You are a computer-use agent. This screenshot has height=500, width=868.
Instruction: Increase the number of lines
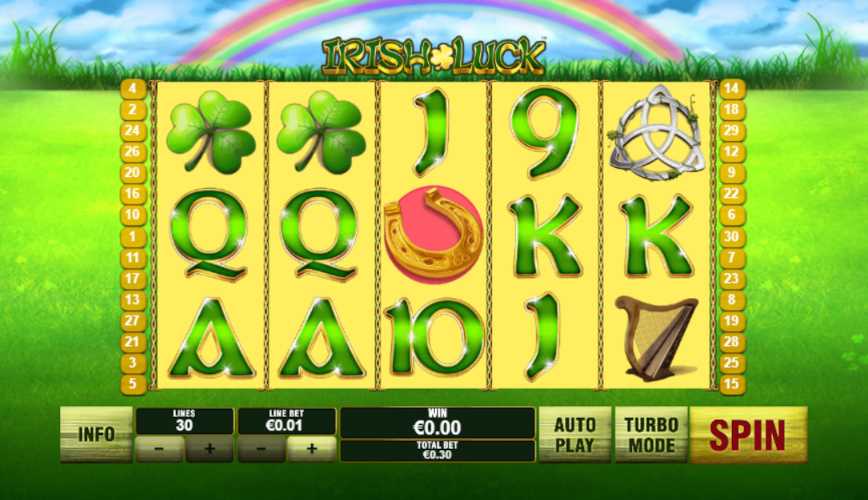[209, 449]
